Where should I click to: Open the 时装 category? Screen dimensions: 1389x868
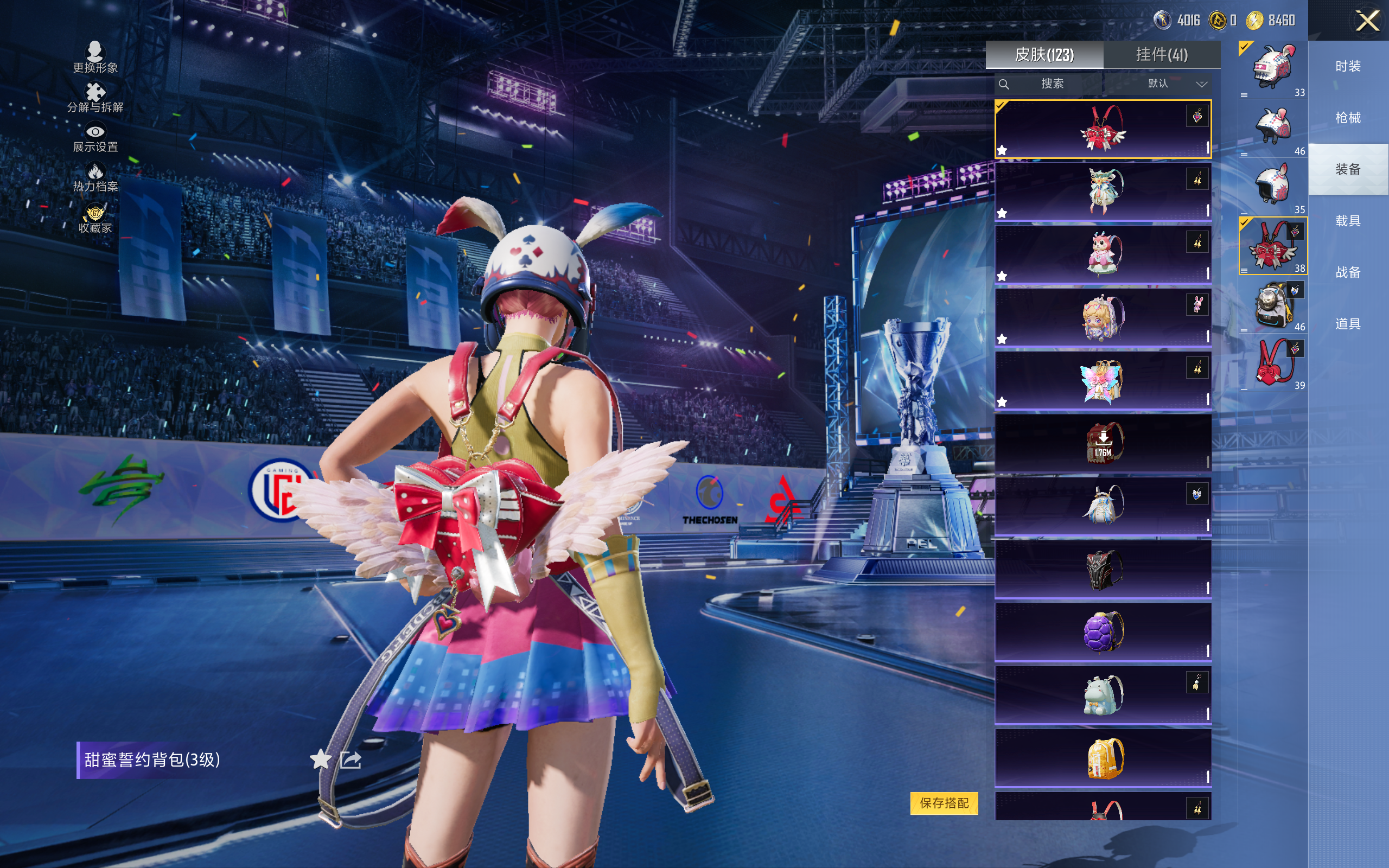tap(1348, 66)
